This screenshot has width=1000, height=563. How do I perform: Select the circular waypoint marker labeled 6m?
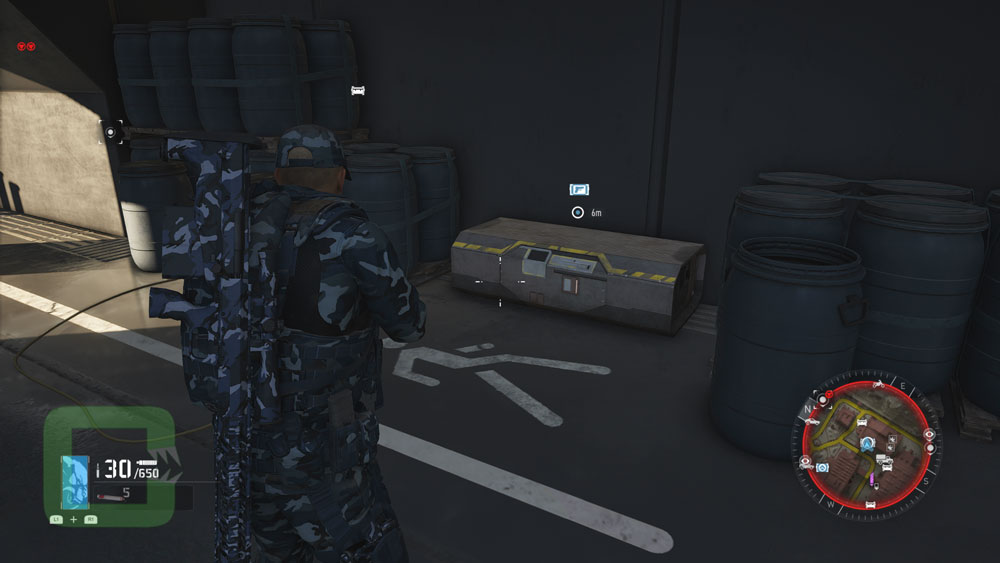pyautogui.click(x=577, y=212)
